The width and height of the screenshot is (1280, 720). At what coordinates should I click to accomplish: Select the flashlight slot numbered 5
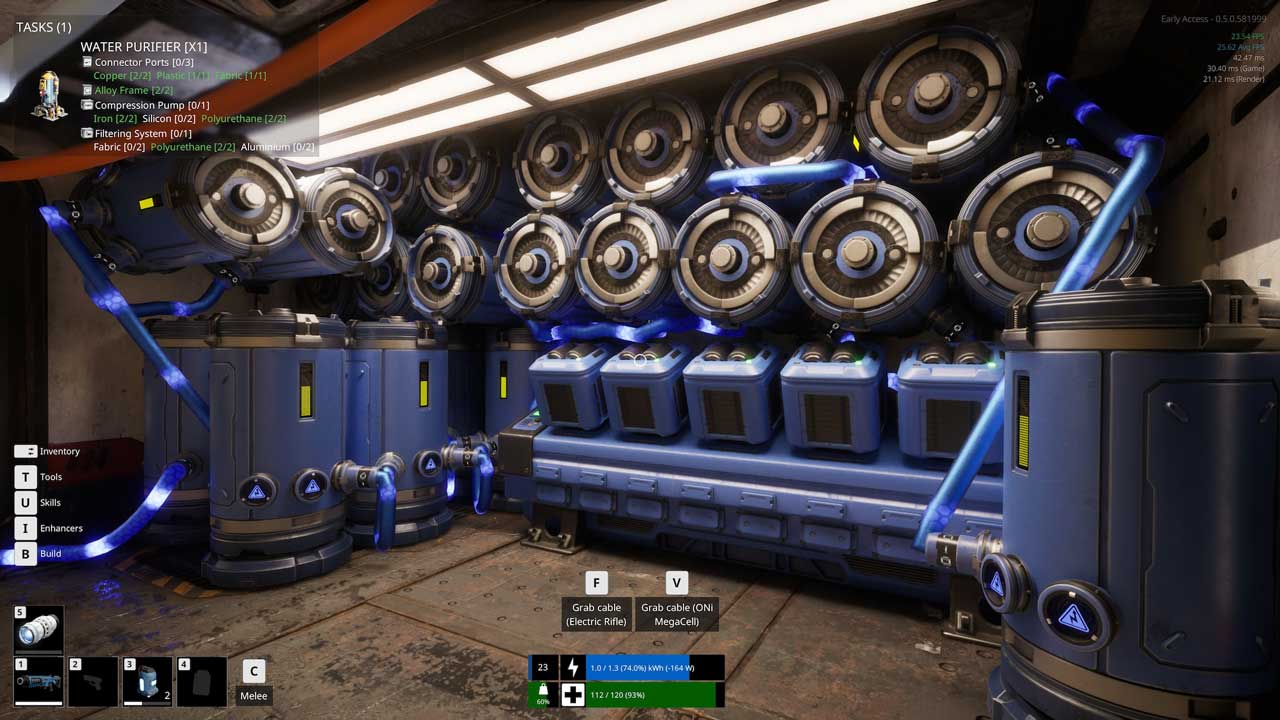tap(39, 629)
